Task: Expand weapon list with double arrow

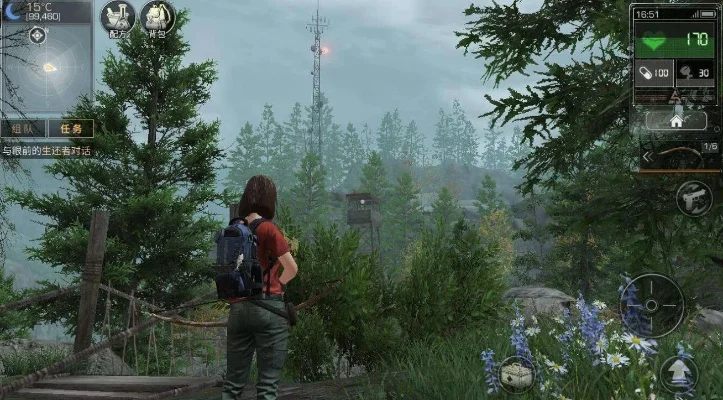Action: pos(647,156)
